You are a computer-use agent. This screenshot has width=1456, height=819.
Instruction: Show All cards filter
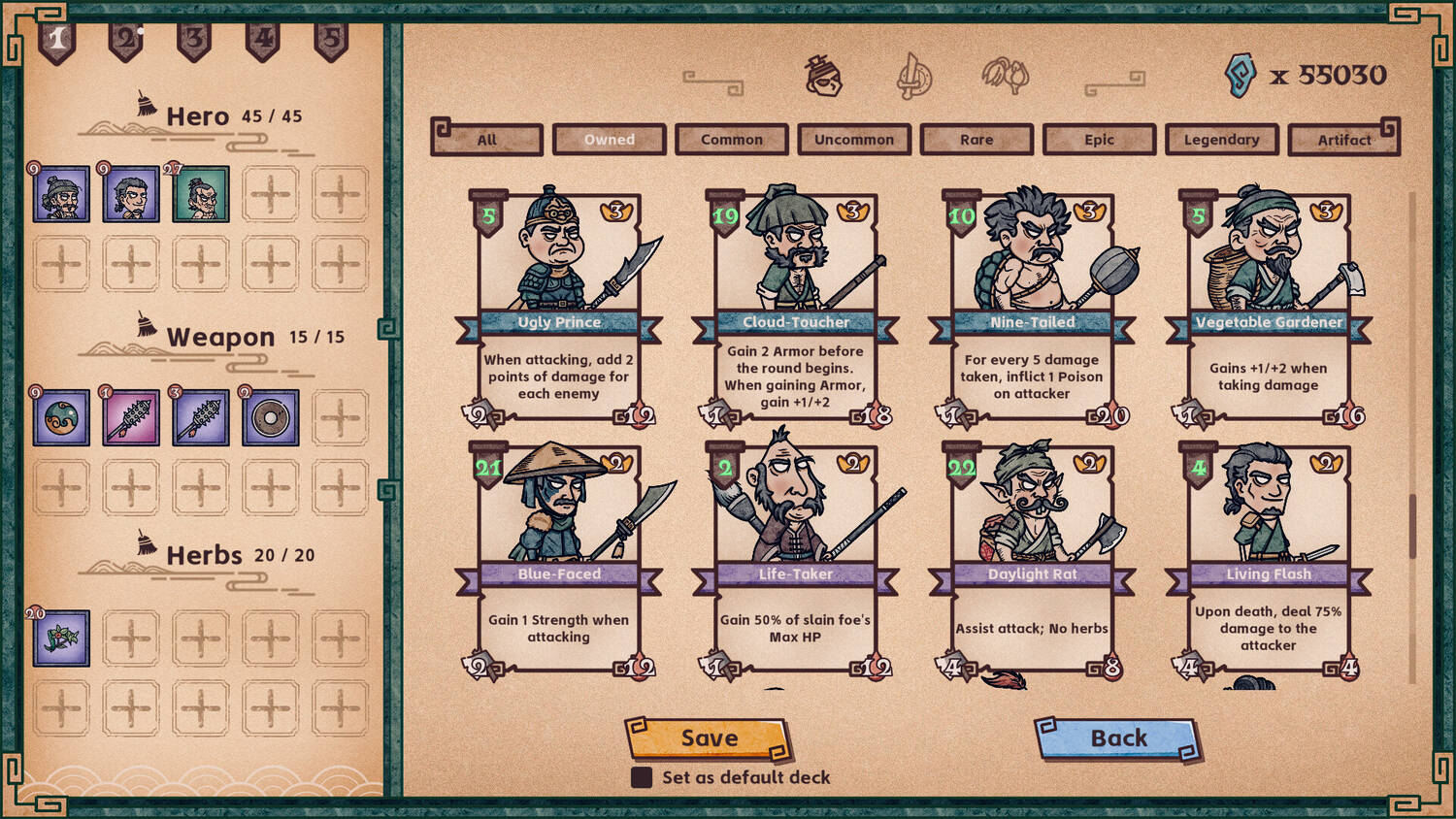487,140
